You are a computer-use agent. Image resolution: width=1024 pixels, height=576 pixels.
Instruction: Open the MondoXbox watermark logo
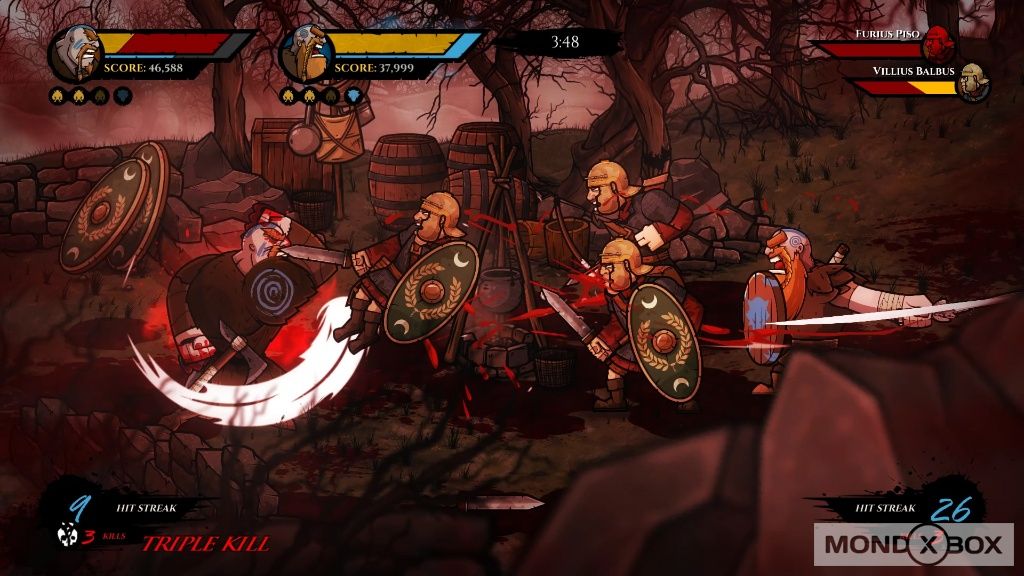pyautogui.click(x=913, y=546)
